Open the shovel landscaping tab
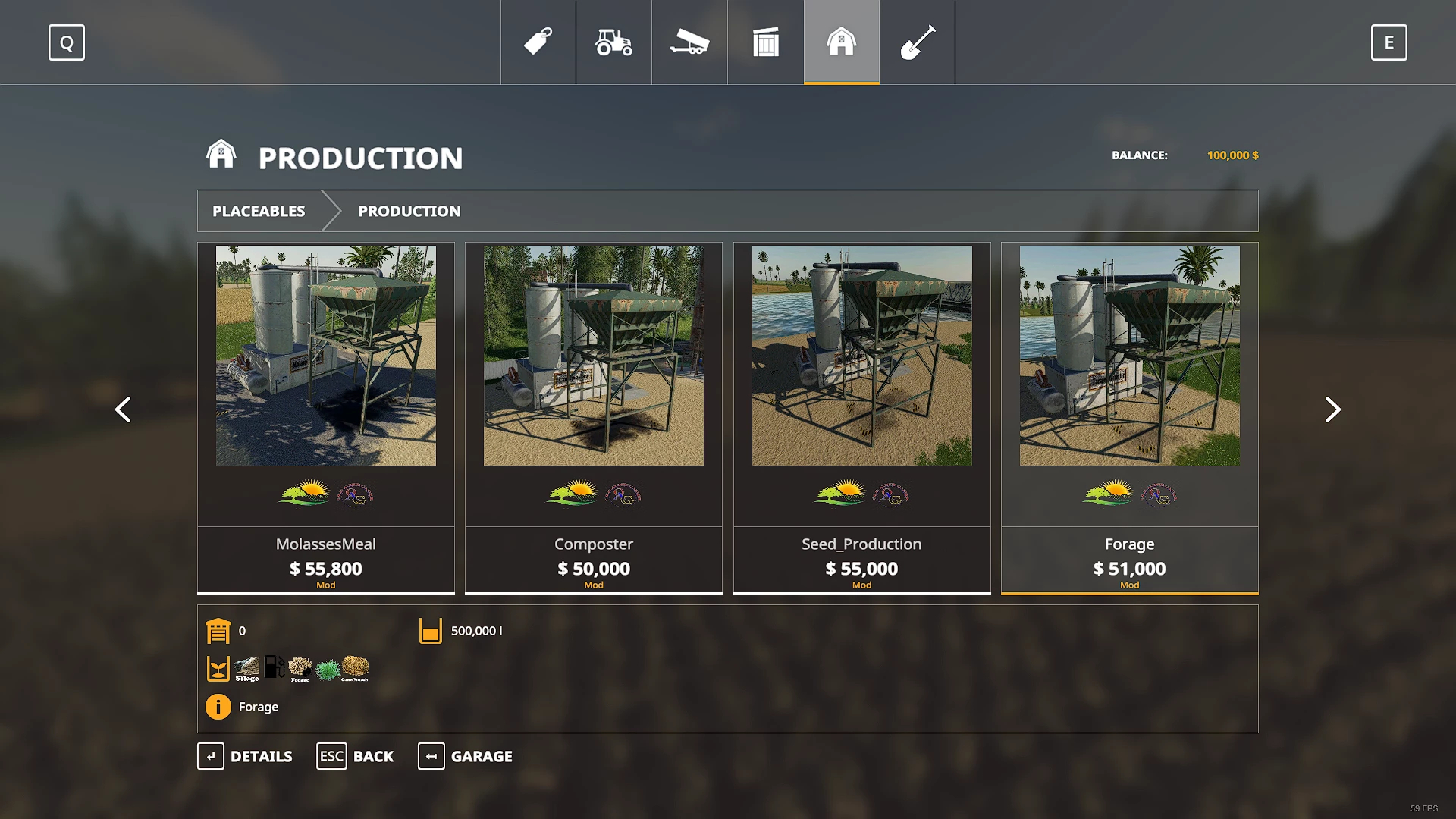 918,42
